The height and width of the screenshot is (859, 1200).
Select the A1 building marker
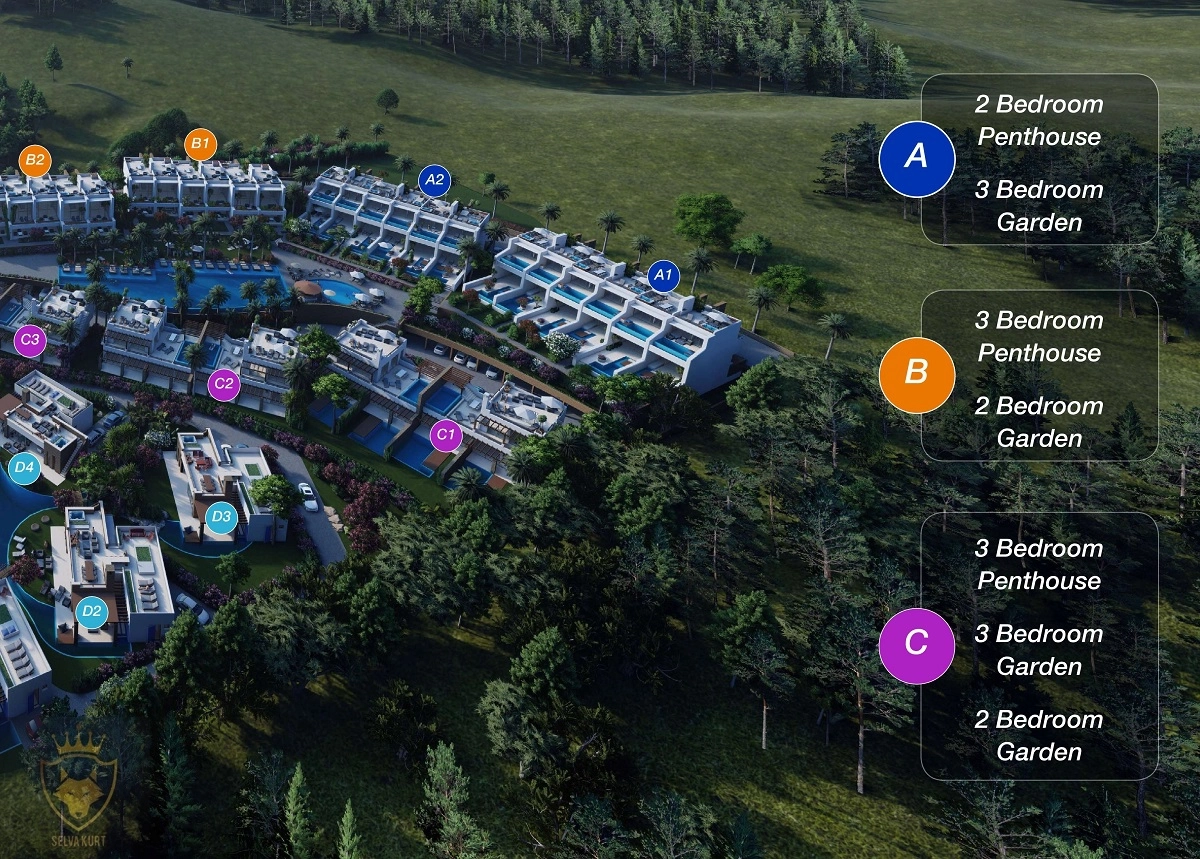coord(663,275)
